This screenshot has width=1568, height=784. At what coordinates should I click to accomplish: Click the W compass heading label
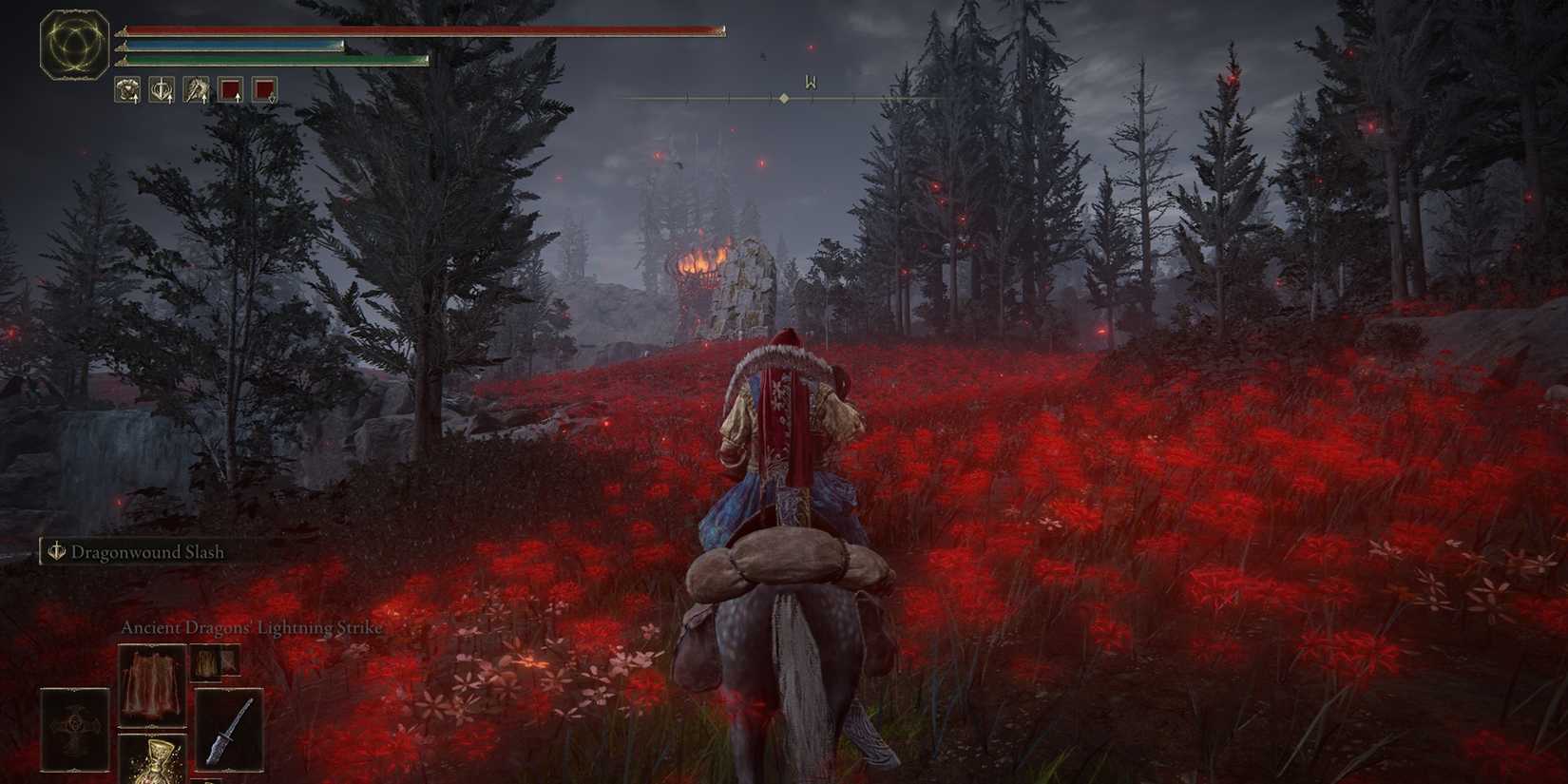tap(810, 80)
